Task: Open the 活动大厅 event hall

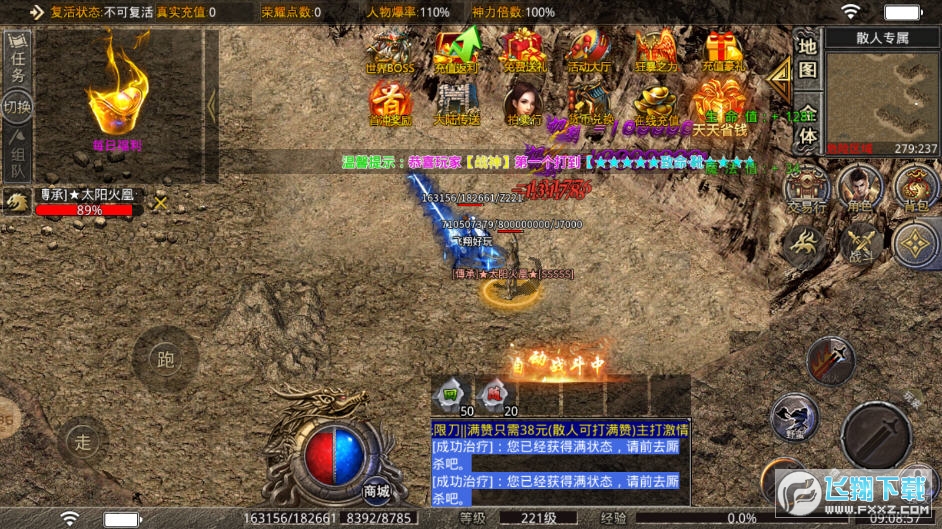Action: click(588, 50)
